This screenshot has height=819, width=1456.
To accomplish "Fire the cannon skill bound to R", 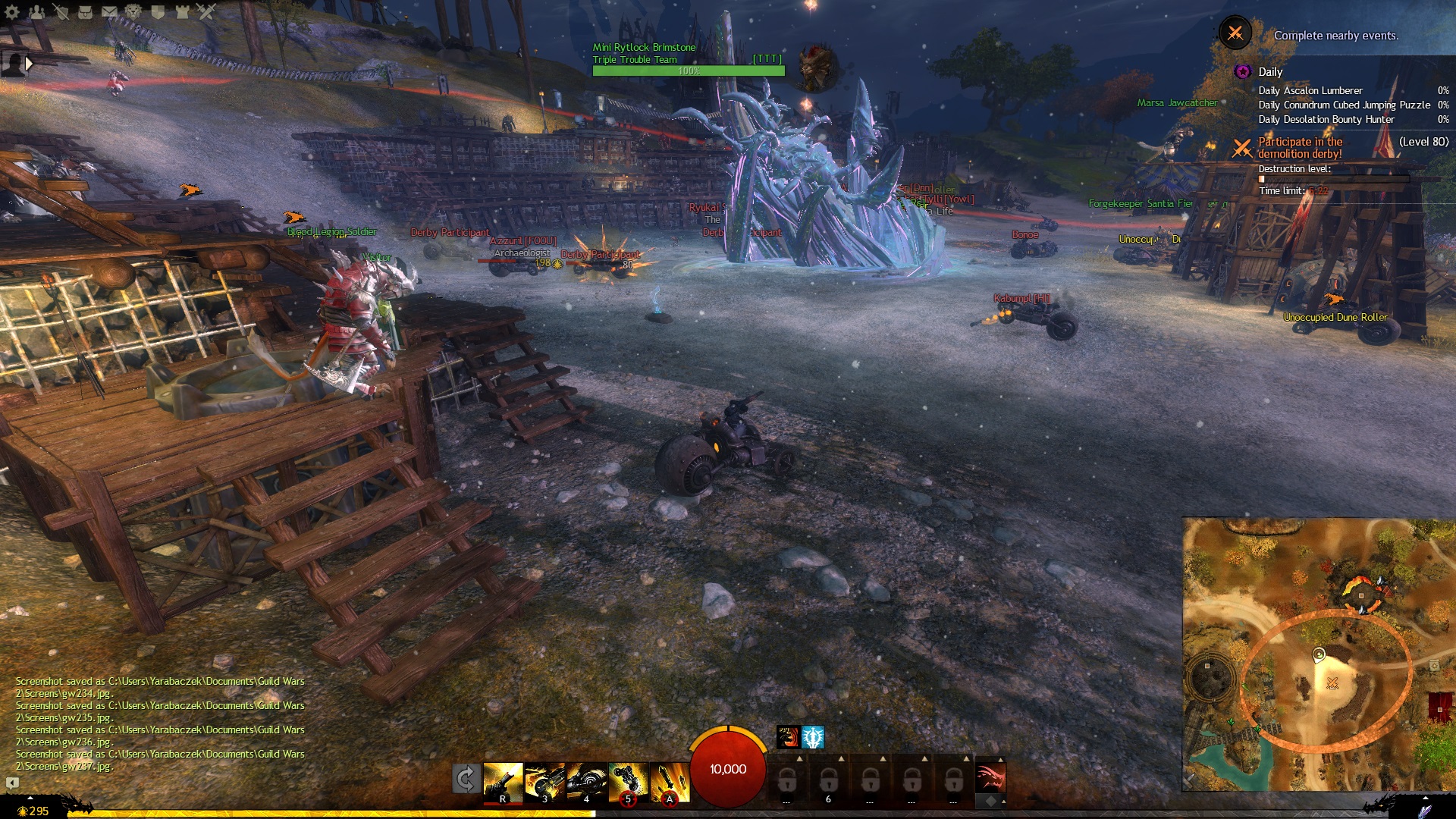I will (503, 782).
